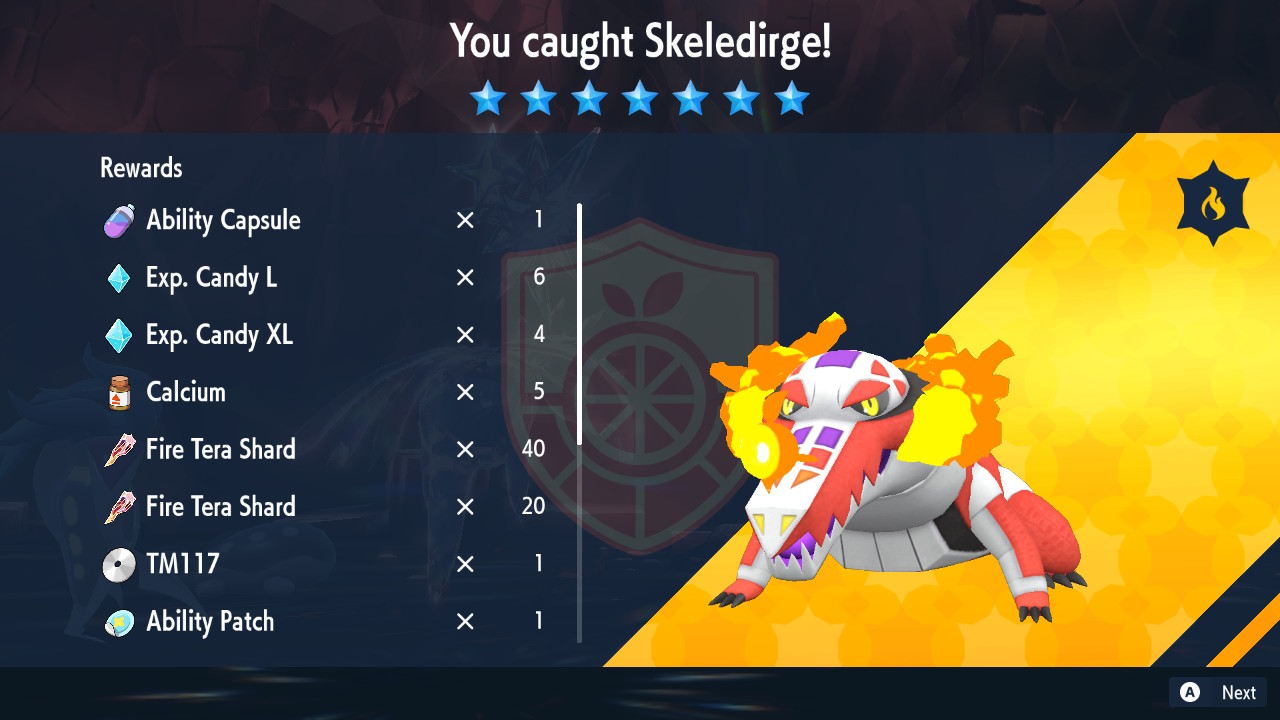Viewport: 1280px width, 720px height.
Task: Select the first difficulty star
Action: (x=488, y=98)
